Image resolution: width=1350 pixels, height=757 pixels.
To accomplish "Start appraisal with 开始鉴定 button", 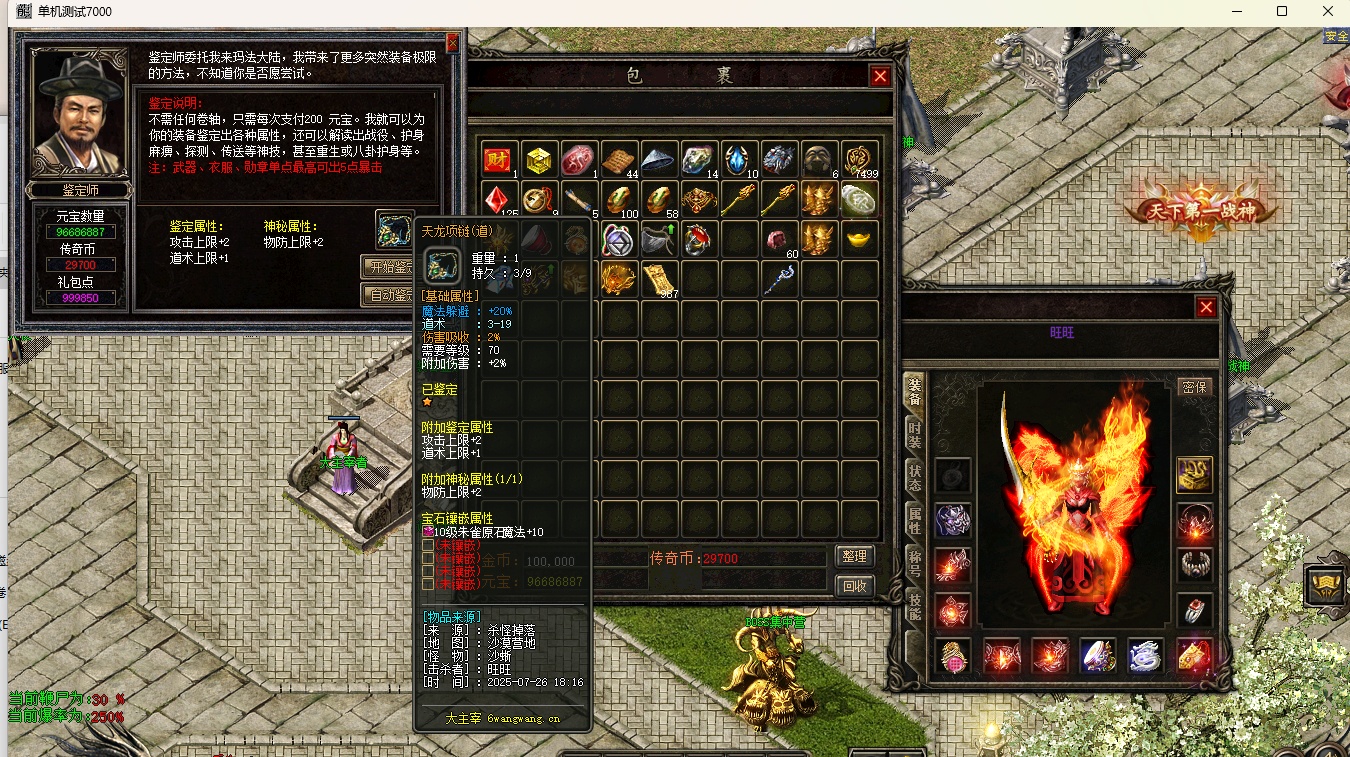I will tap(388, 267).
